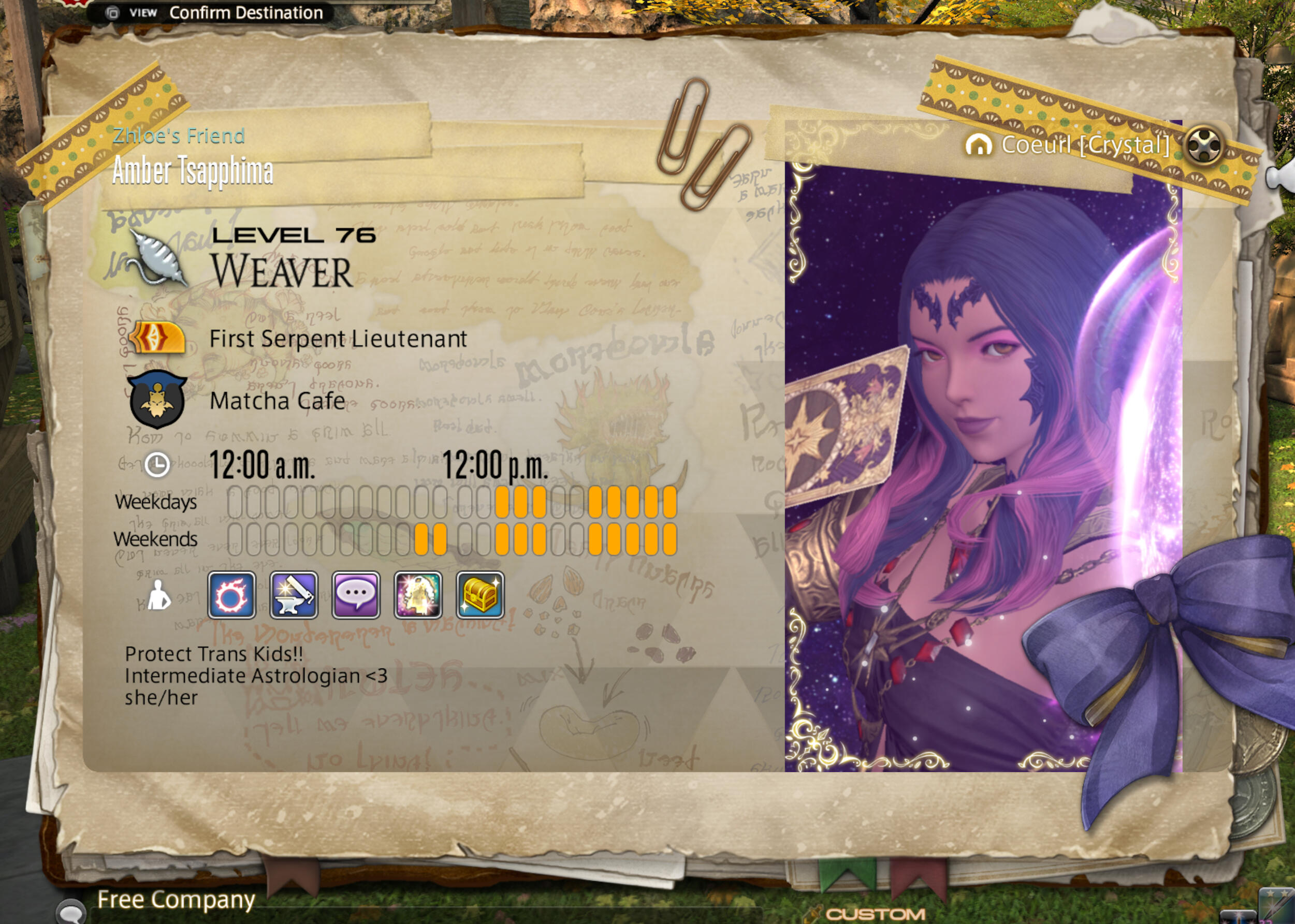Click the golden treasure chest playstyle icon
The image size is (1295, 924).
click(x=480, y=595)
